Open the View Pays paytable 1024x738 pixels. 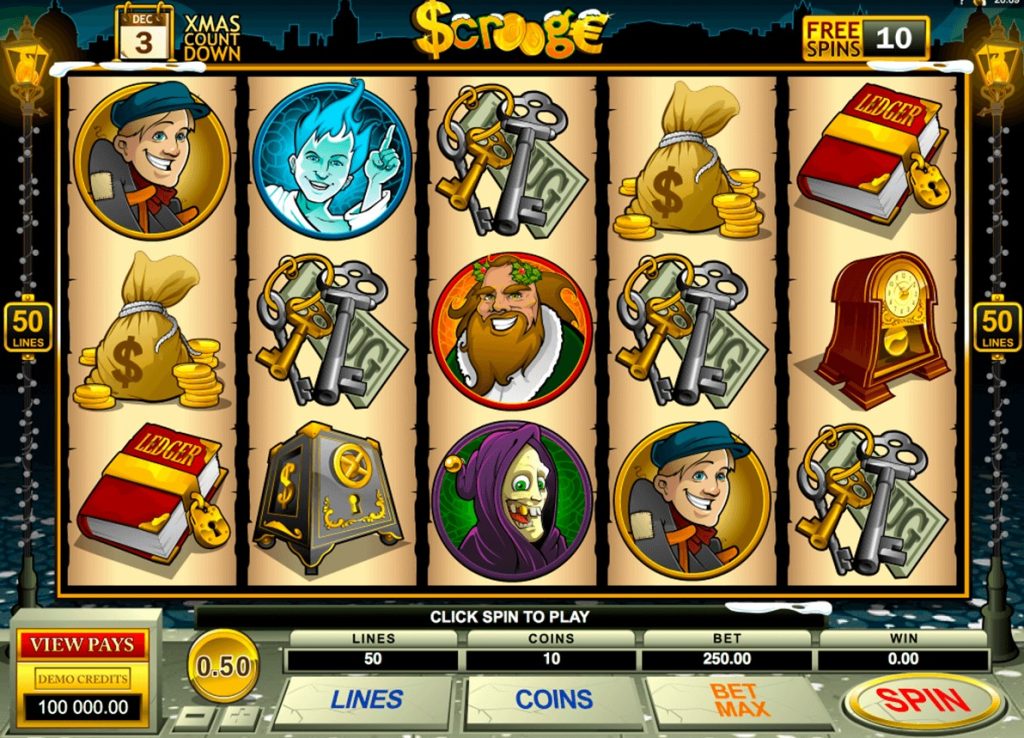click(x=82, y=645)
